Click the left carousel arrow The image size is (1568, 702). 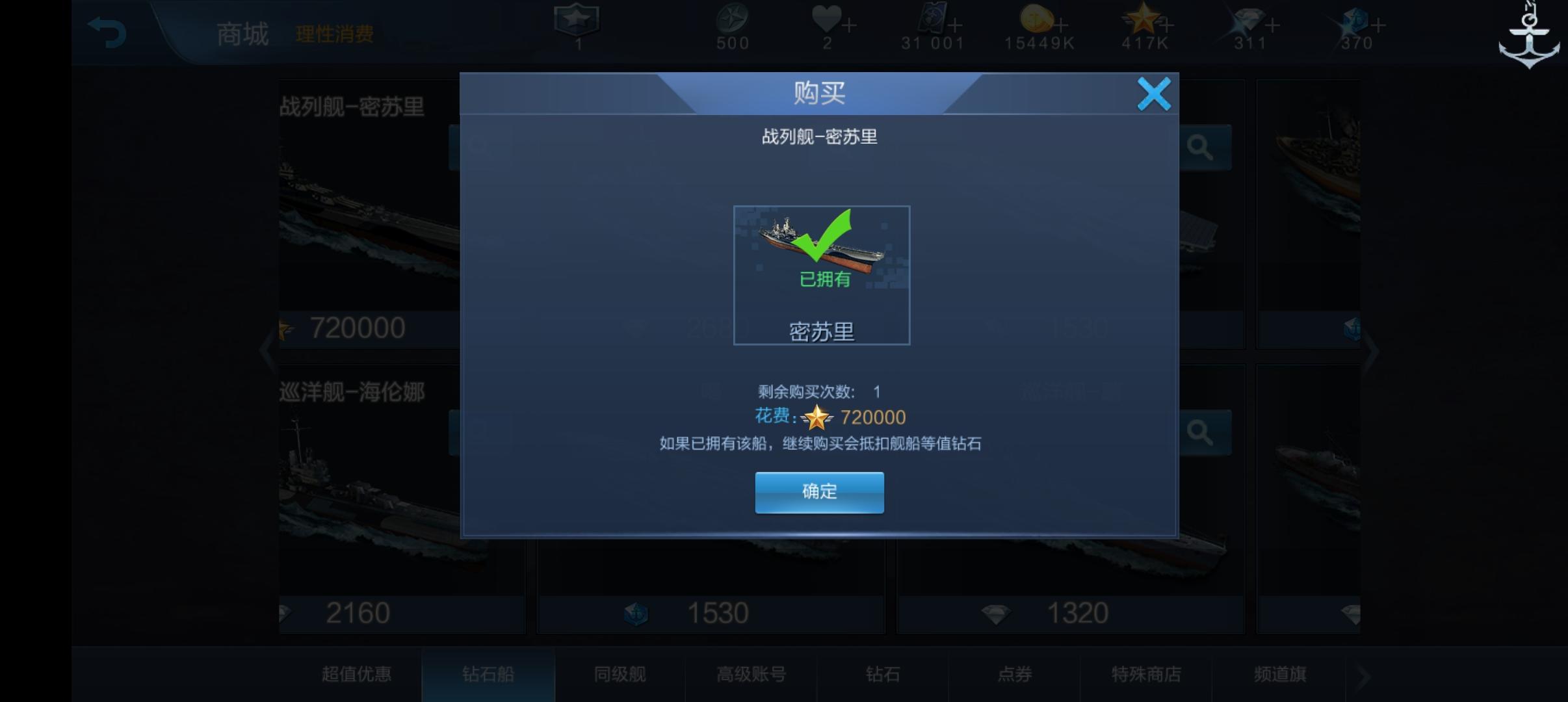coord(267,351)
